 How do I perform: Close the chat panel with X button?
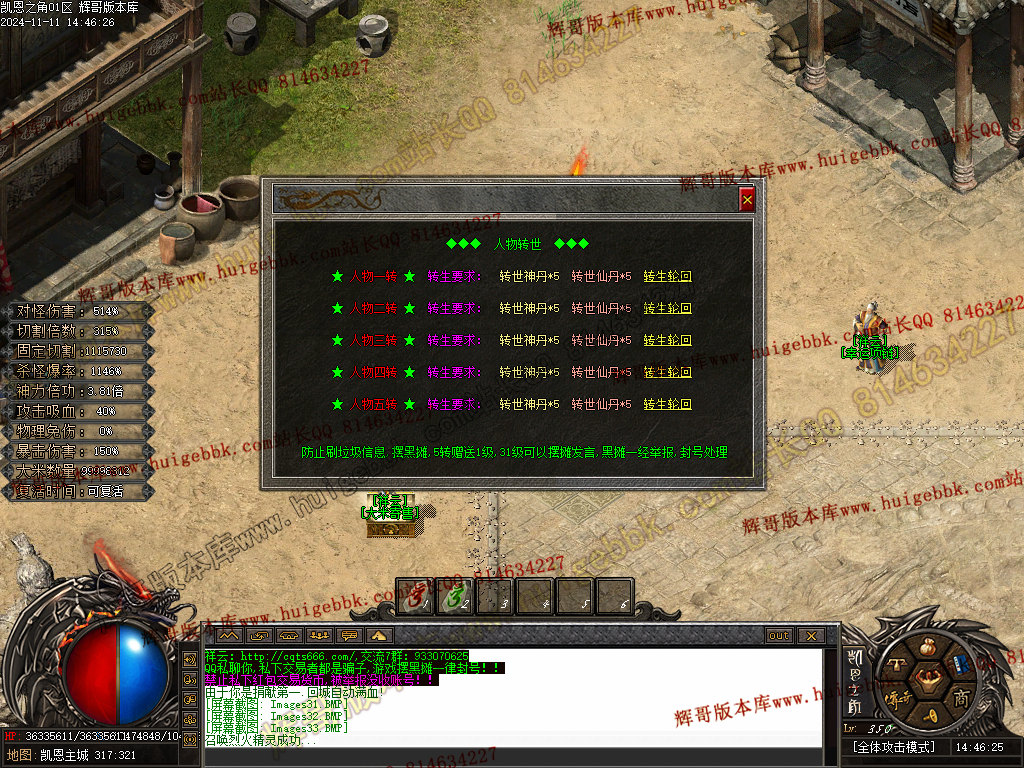click(810, 635)
